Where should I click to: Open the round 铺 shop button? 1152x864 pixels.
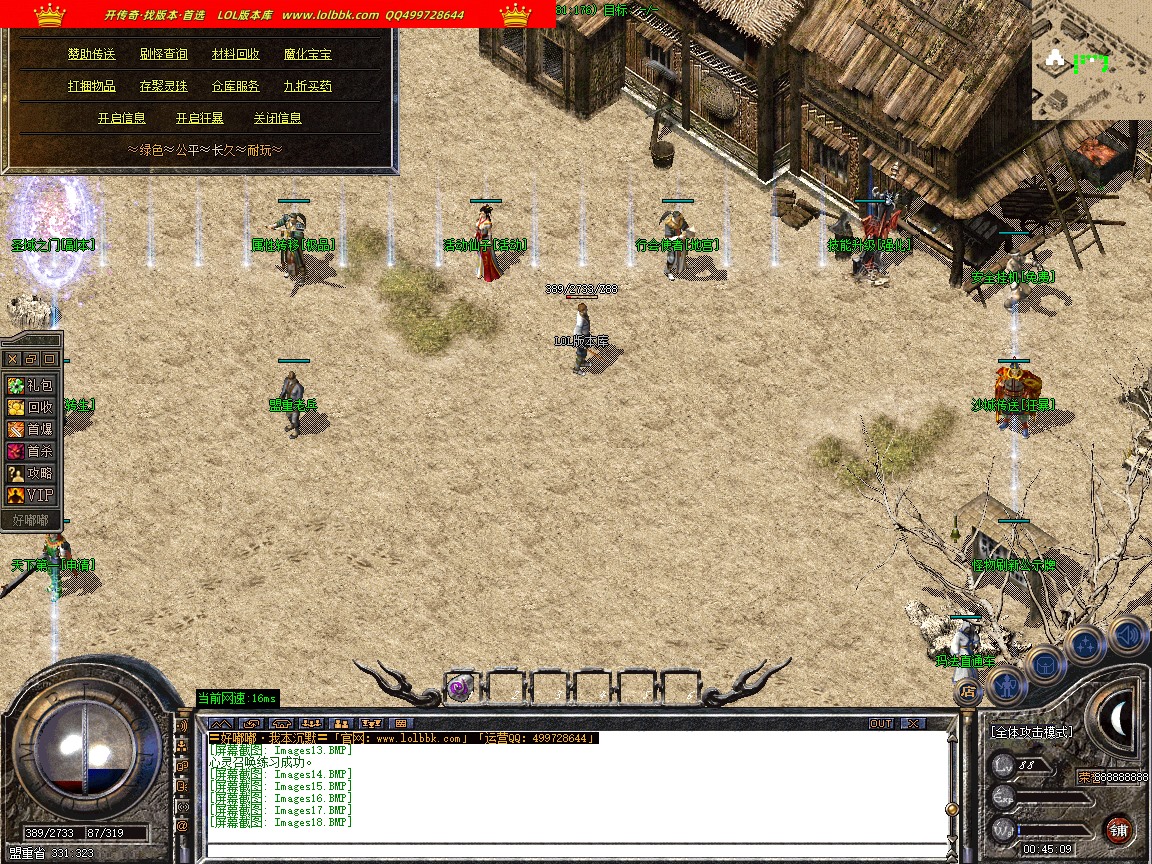coord(1119,829)
